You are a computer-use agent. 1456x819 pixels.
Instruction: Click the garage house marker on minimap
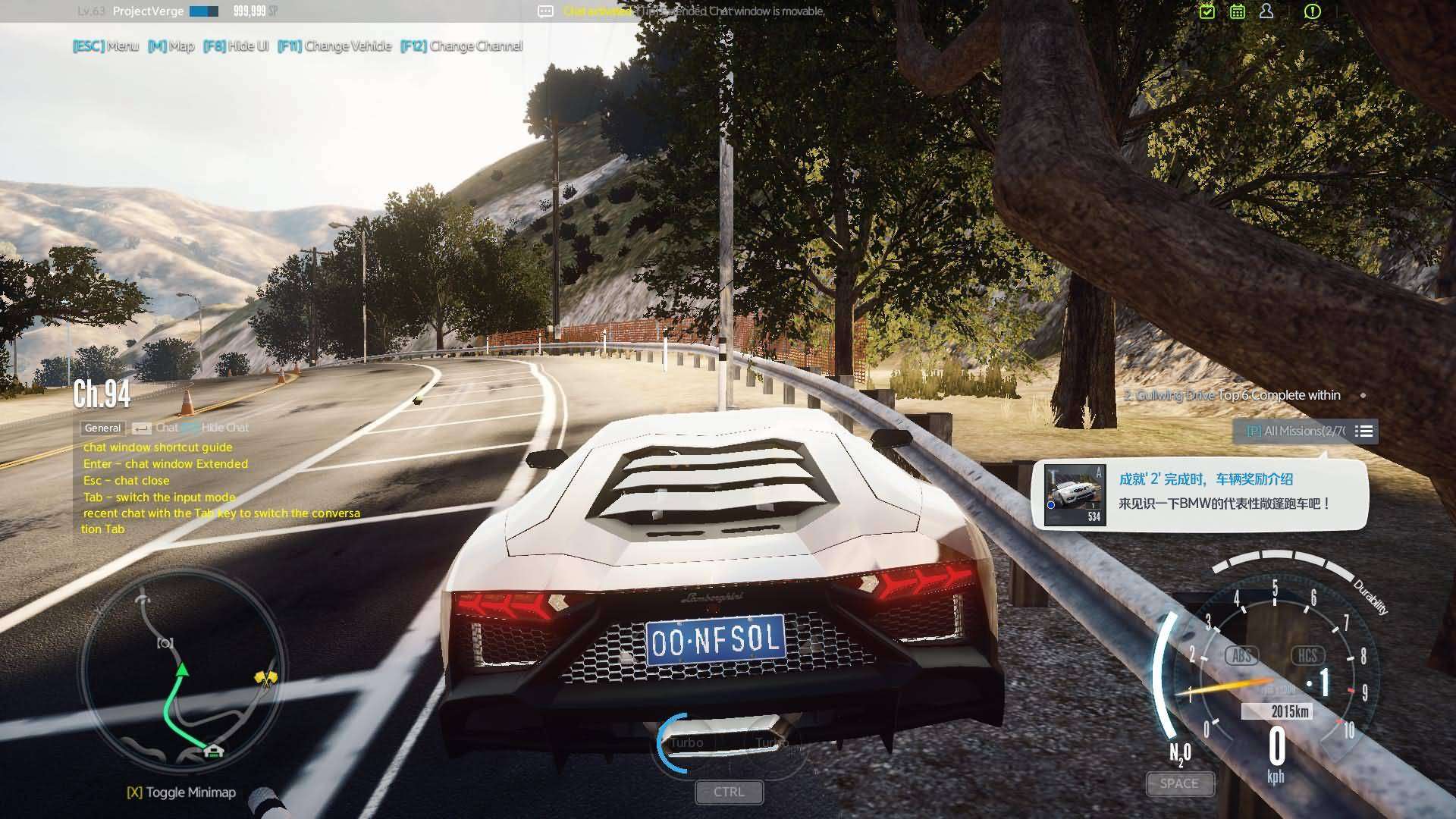pos(214,751)
